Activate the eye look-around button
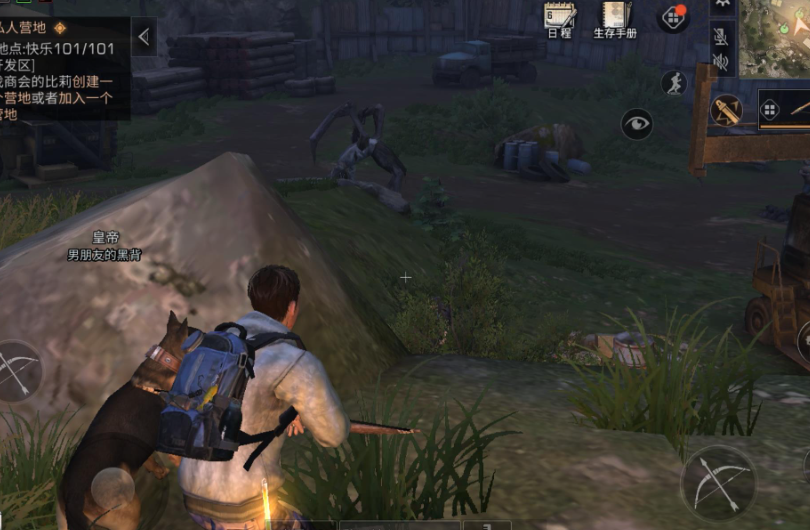Screen dimensions: 810x530 coord(636,124)
